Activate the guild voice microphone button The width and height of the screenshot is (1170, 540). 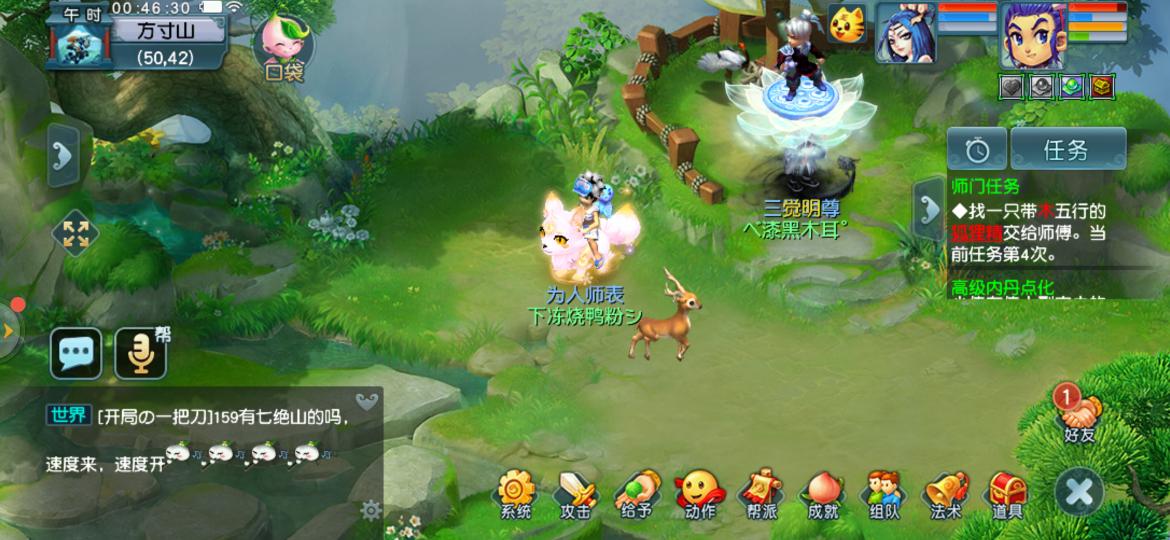coord(140,353)
